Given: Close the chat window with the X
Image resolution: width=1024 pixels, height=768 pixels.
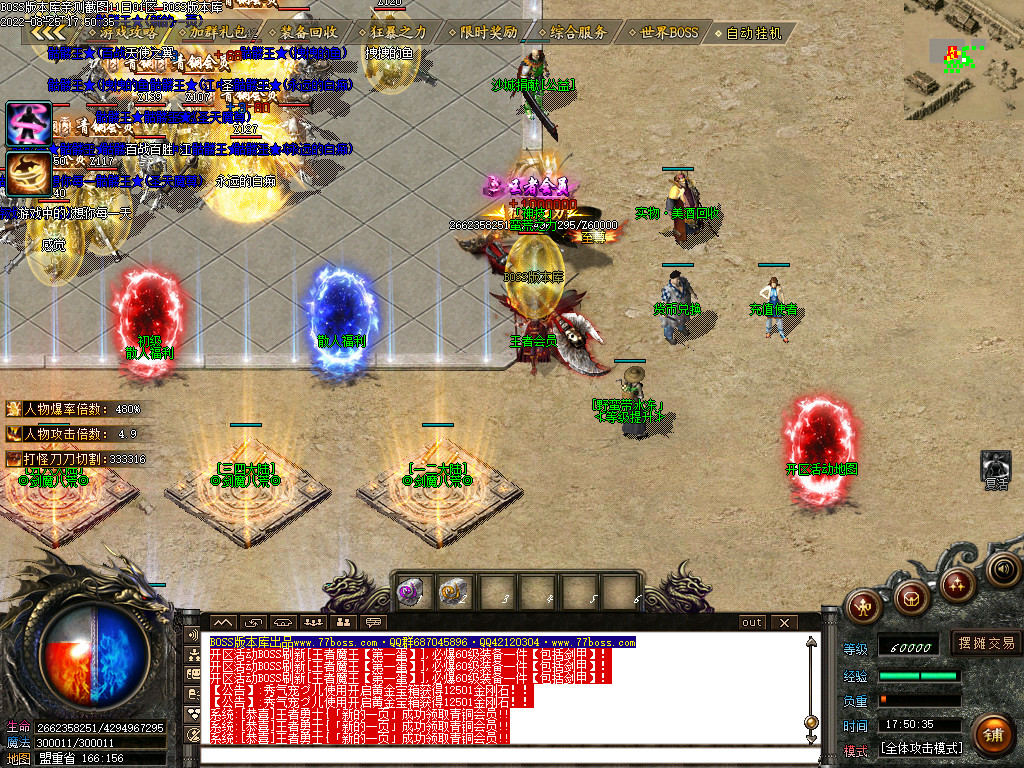Looking at the screenshot, I should [784, 622].
